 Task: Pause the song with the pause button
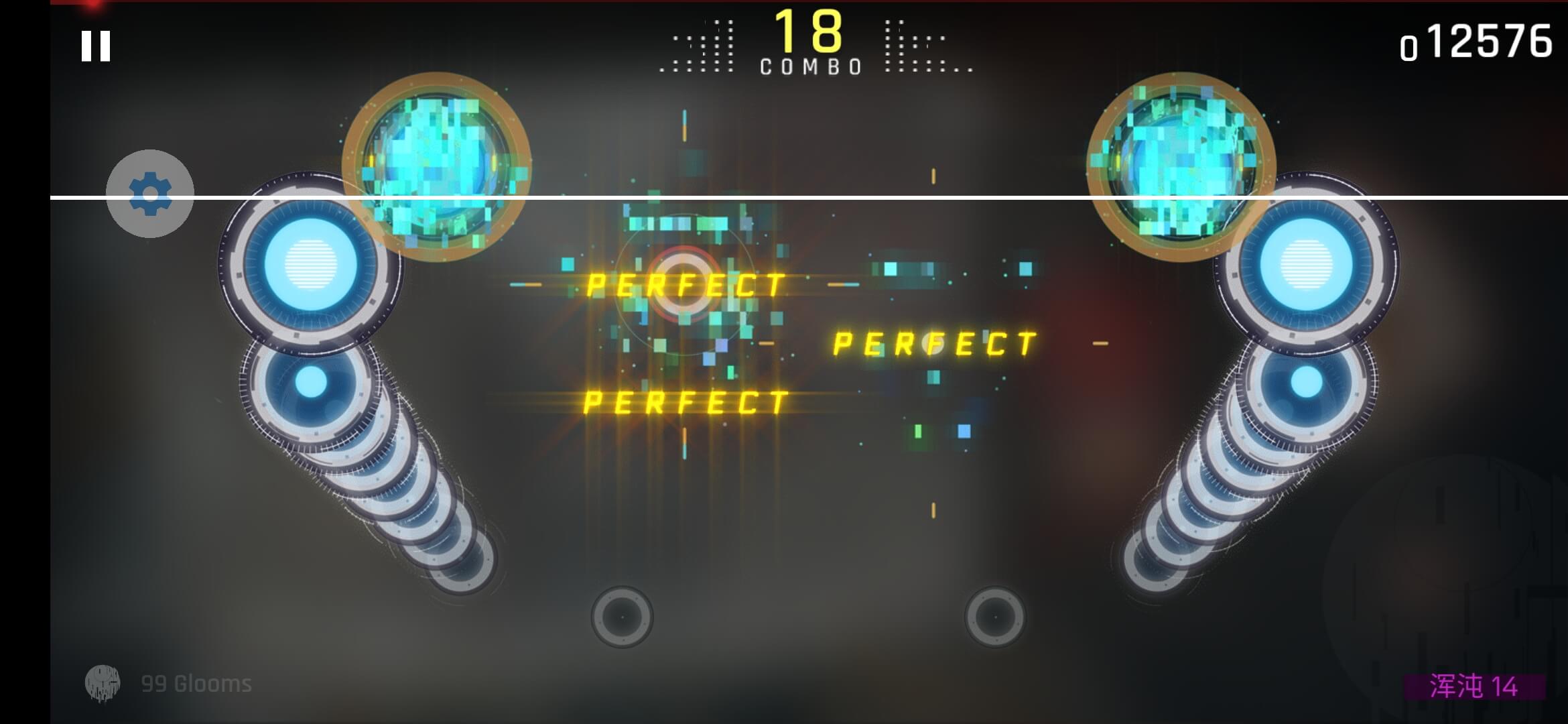tap(96, 46)
